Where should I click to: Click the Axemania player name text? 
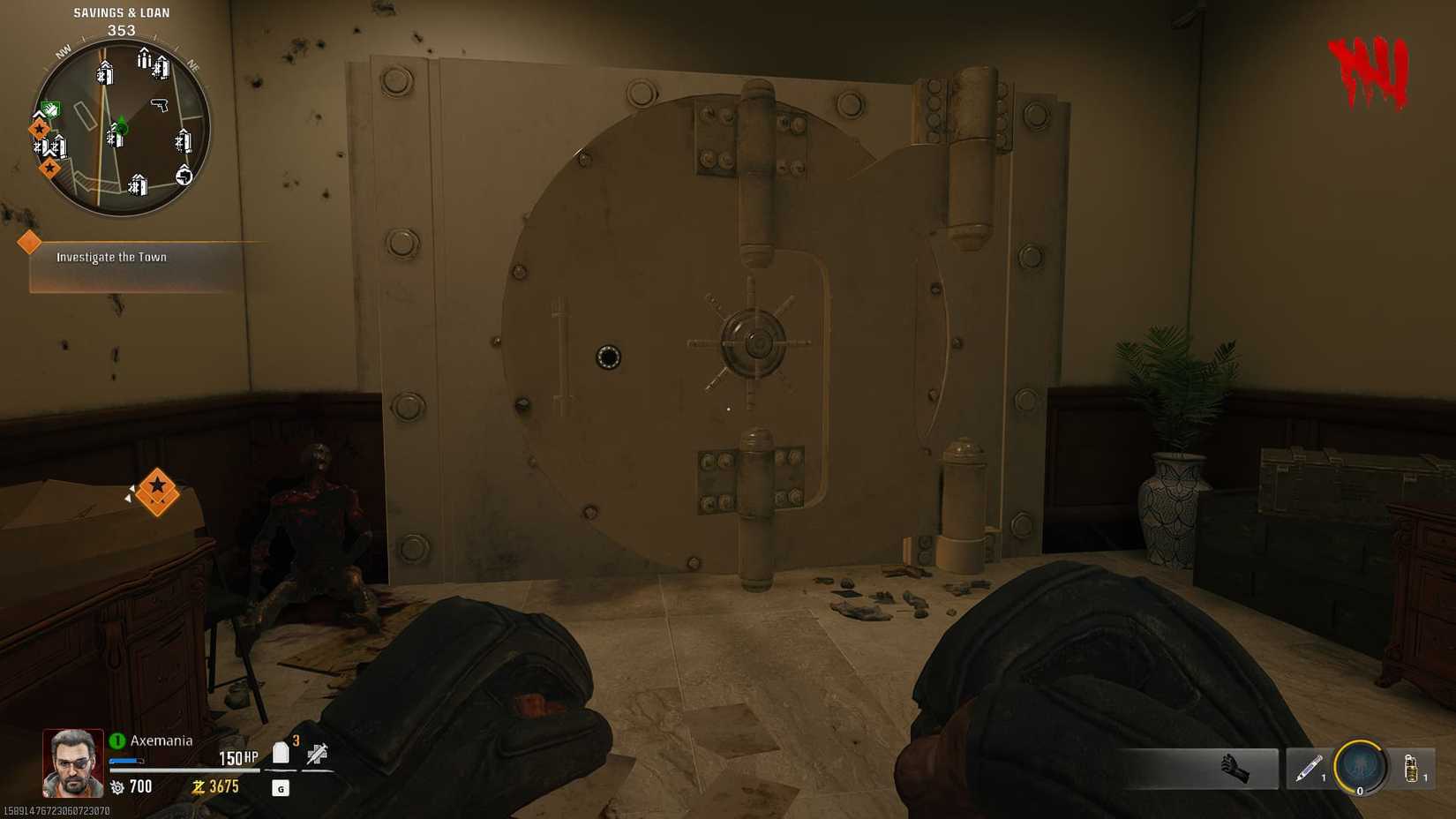[x=162, y=741]
